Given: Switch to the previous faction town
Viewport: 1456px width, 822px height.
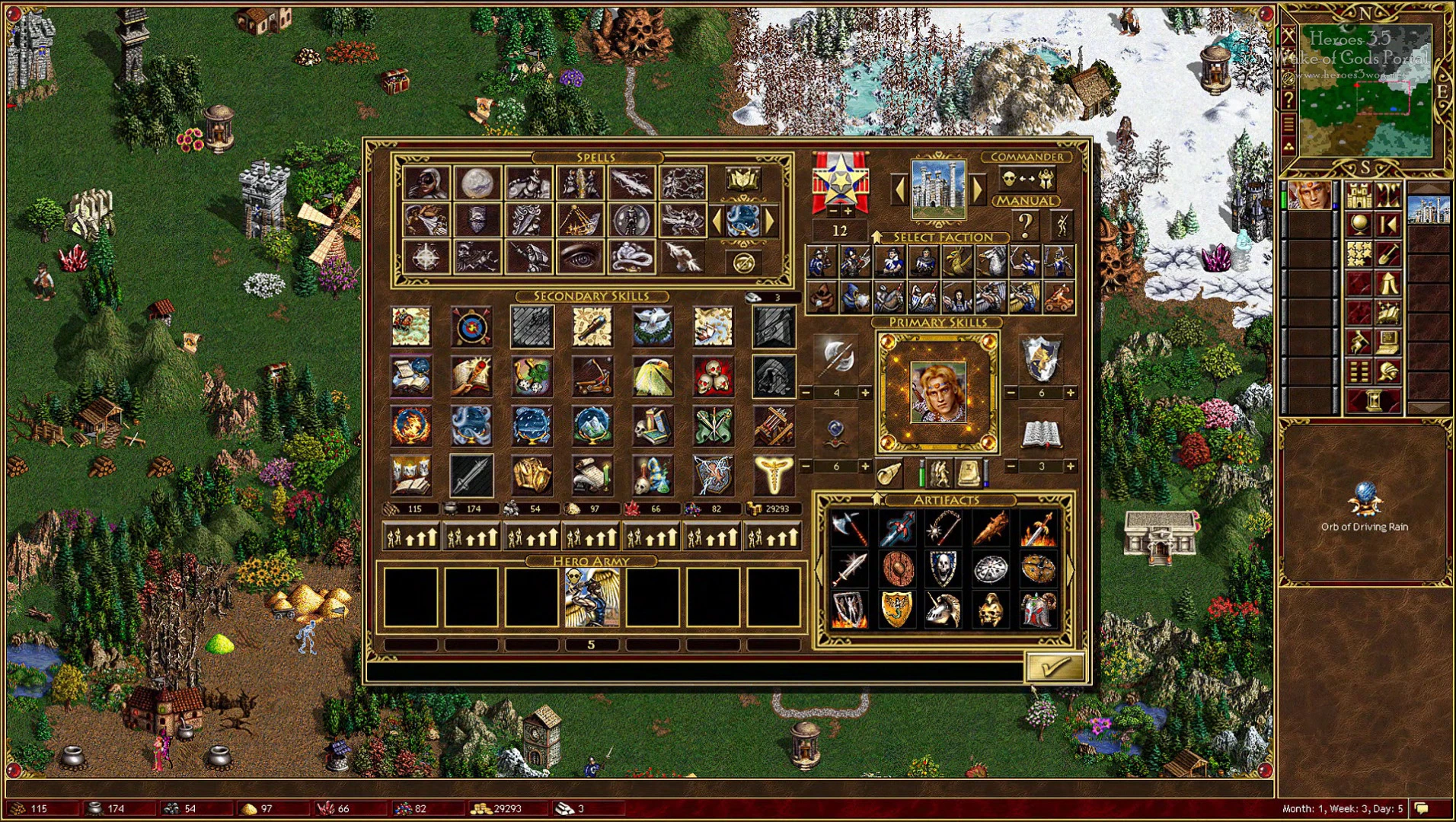Looking at the screenshot, I should [899, 189].
